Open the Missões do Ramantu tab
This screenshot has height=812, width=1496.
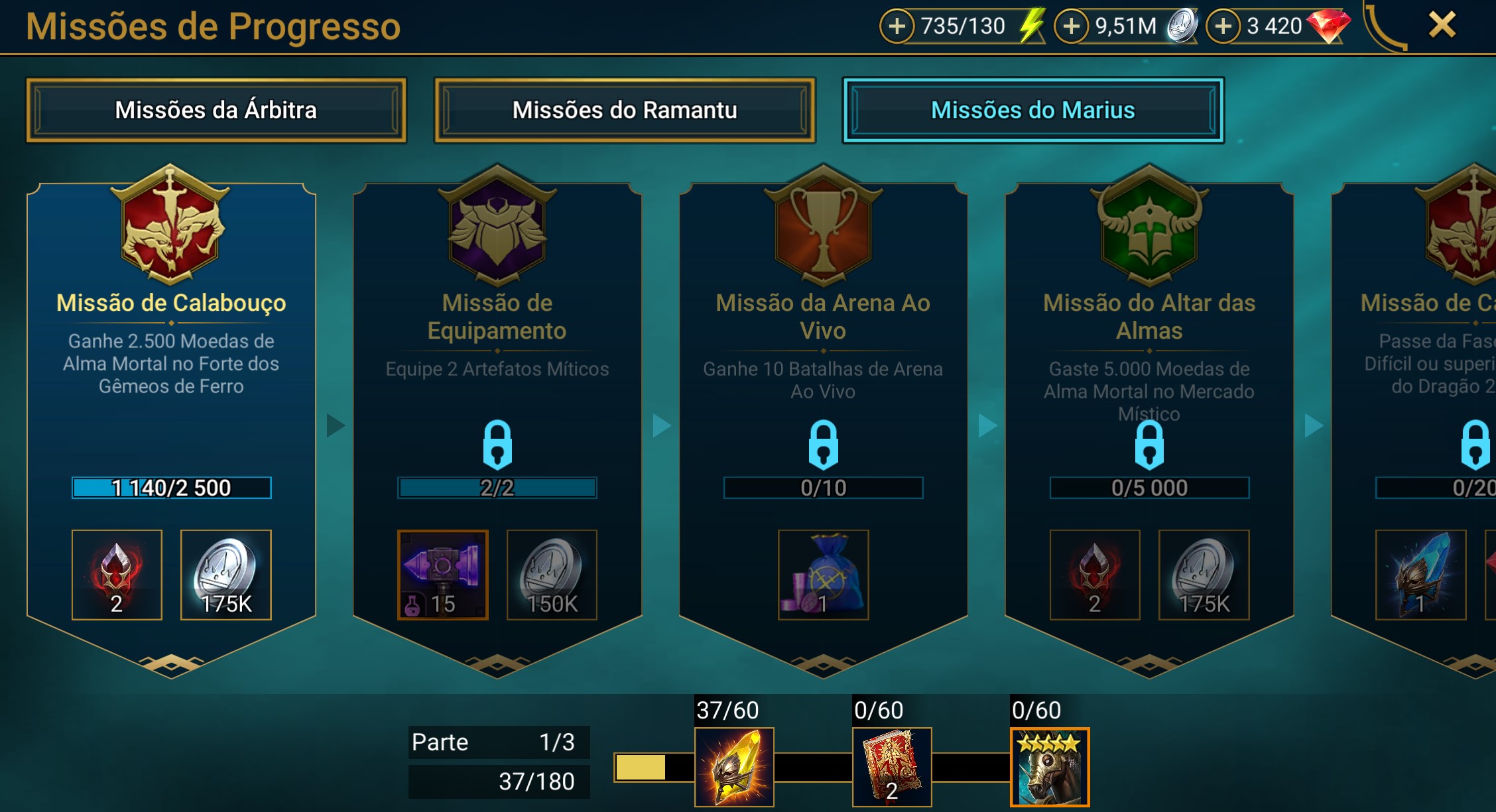click(625, 110)
